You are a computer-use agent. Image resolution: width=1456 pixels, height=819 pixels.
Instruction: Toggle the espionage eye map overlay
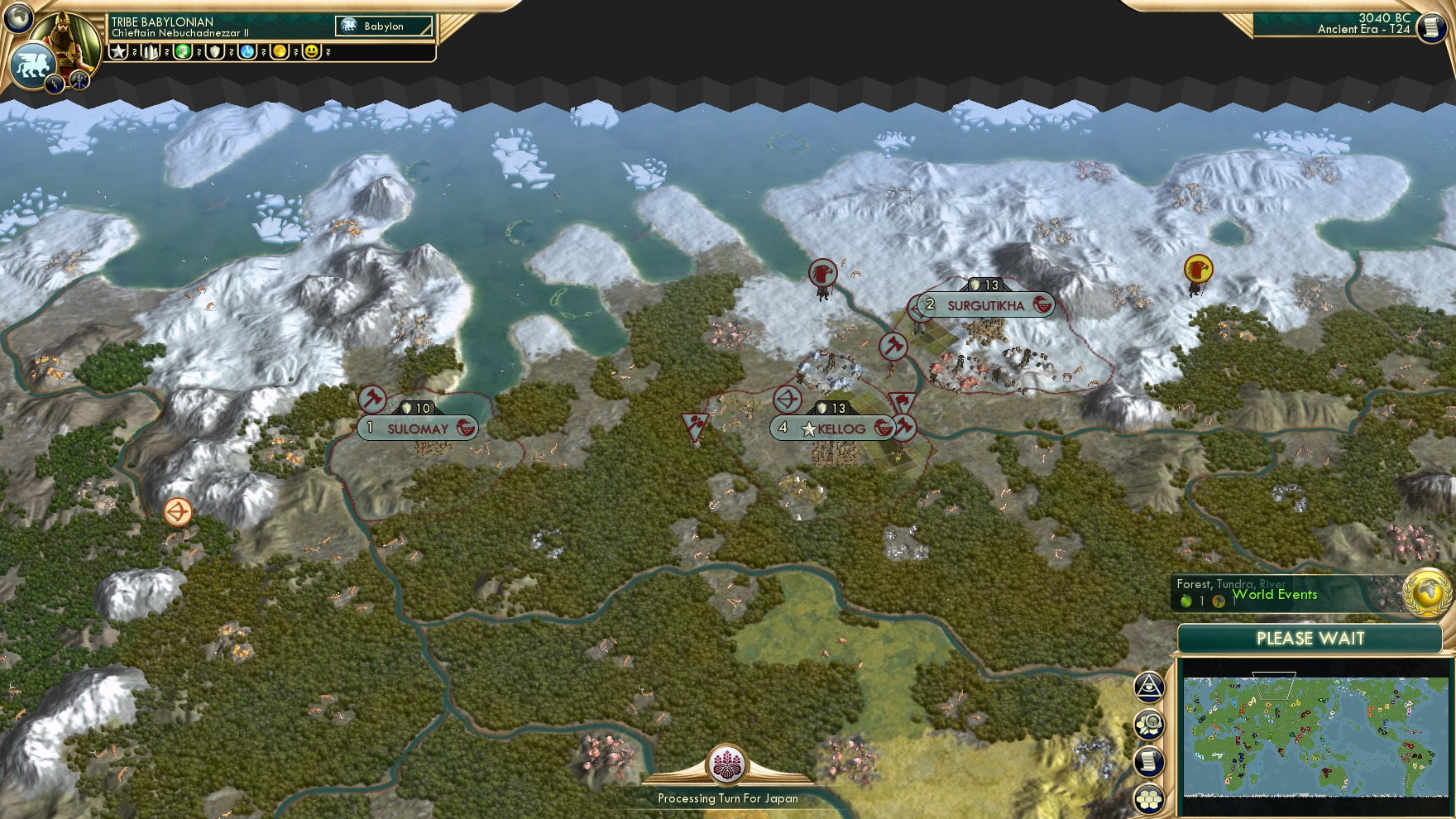[1149, 687]
